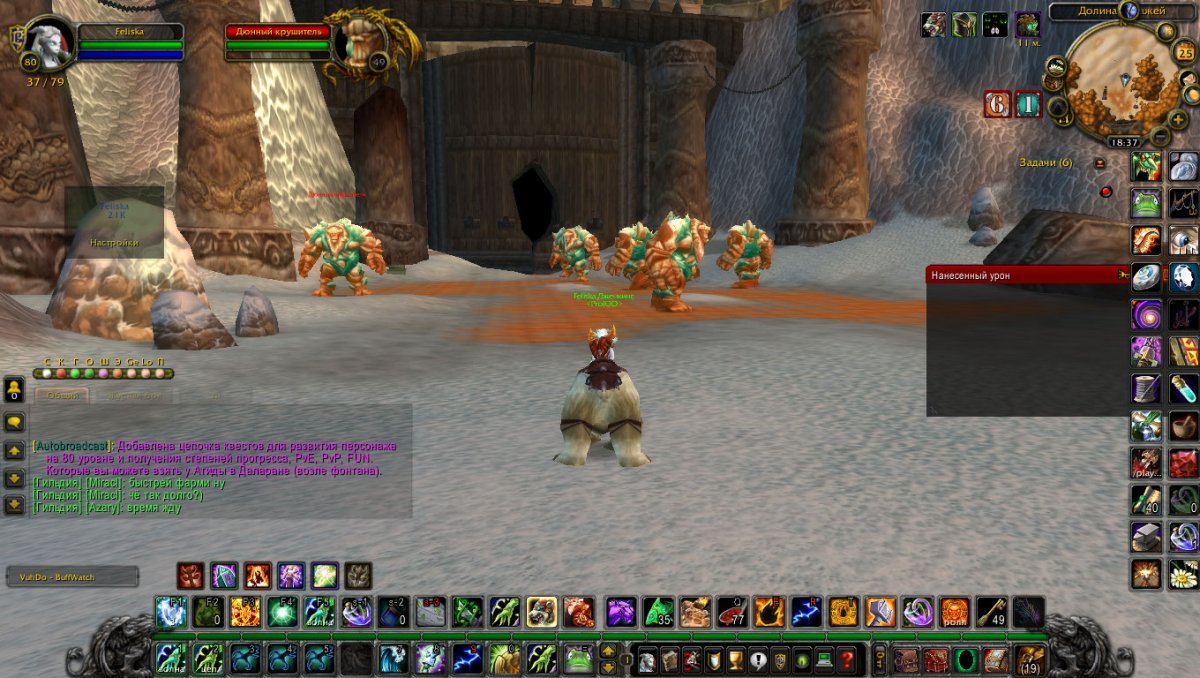Use the white daisy flower icon
Image resolution: width=1200 pixels, height=678 pixels.
click(1184, 574)
